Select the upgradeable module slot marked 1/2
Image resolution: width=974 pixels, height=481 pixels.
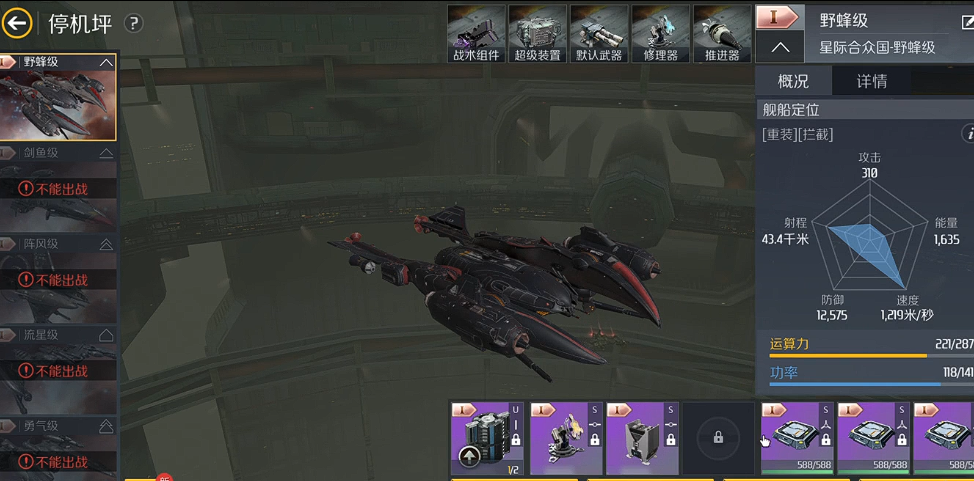point(487,438)
